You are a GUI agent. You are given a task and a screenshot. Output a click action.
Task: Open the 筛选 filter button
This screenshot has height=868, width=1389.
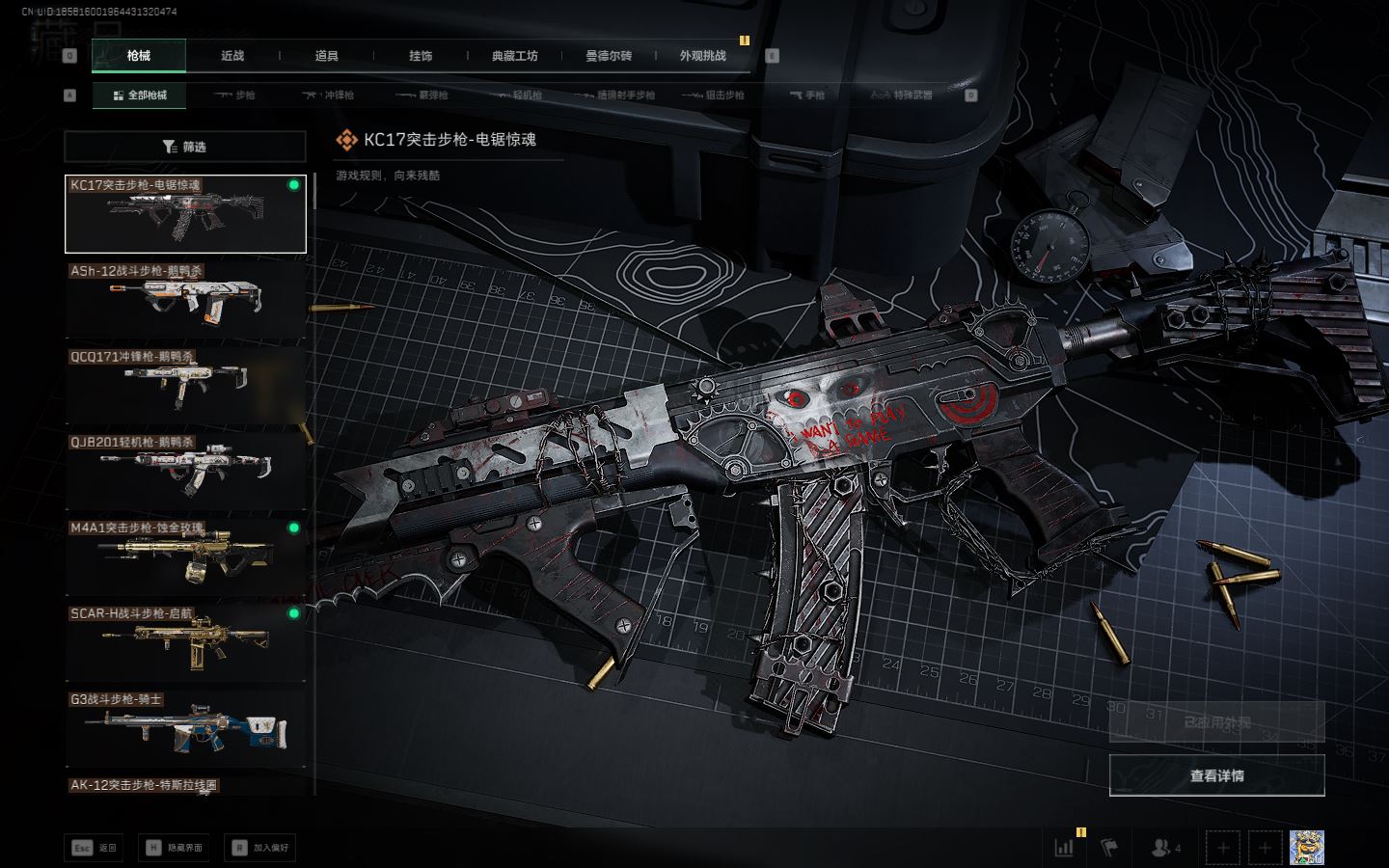pyautogui.click(x=185, y=147)
